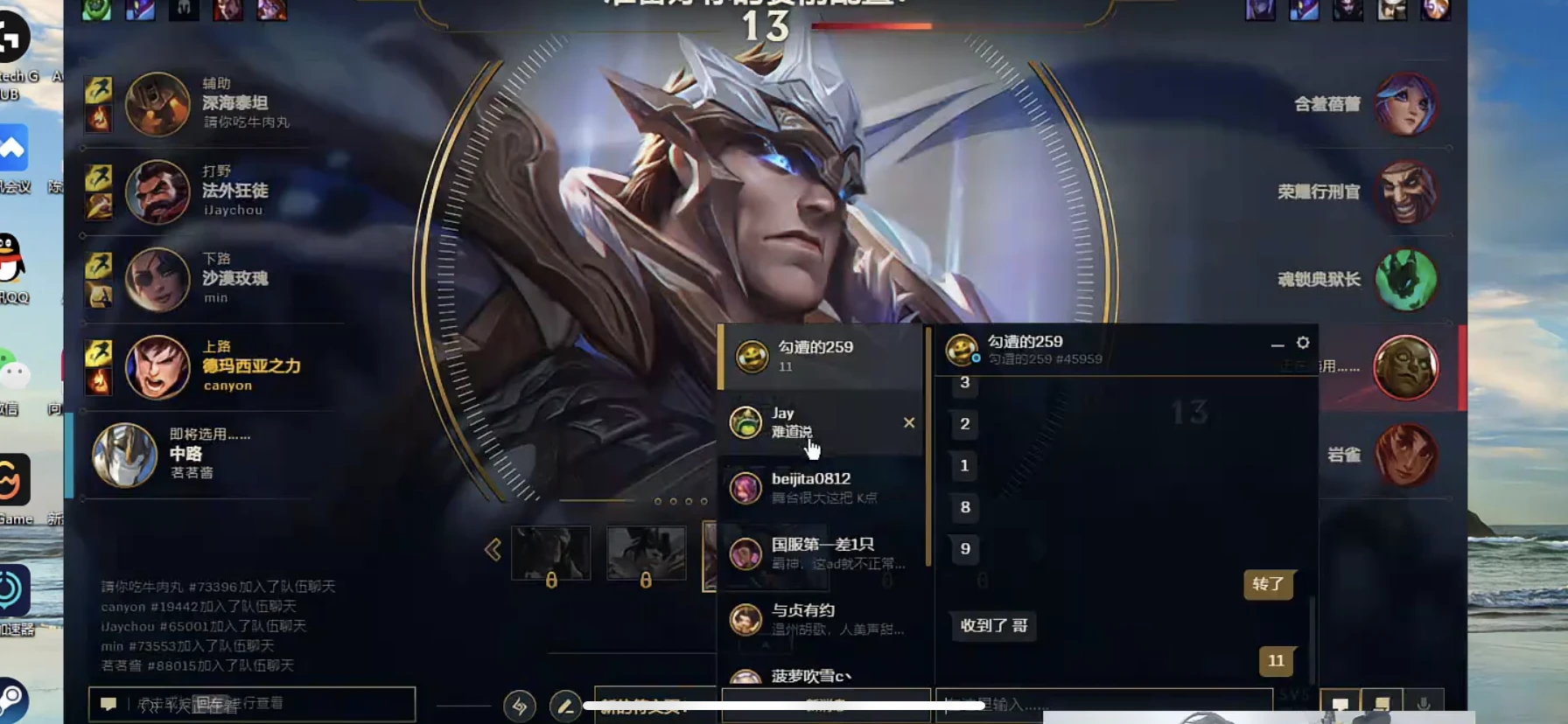Open the 与贞有约 conversation
Viewport: 1568px width, 724px height.
[x=819, y=619]
